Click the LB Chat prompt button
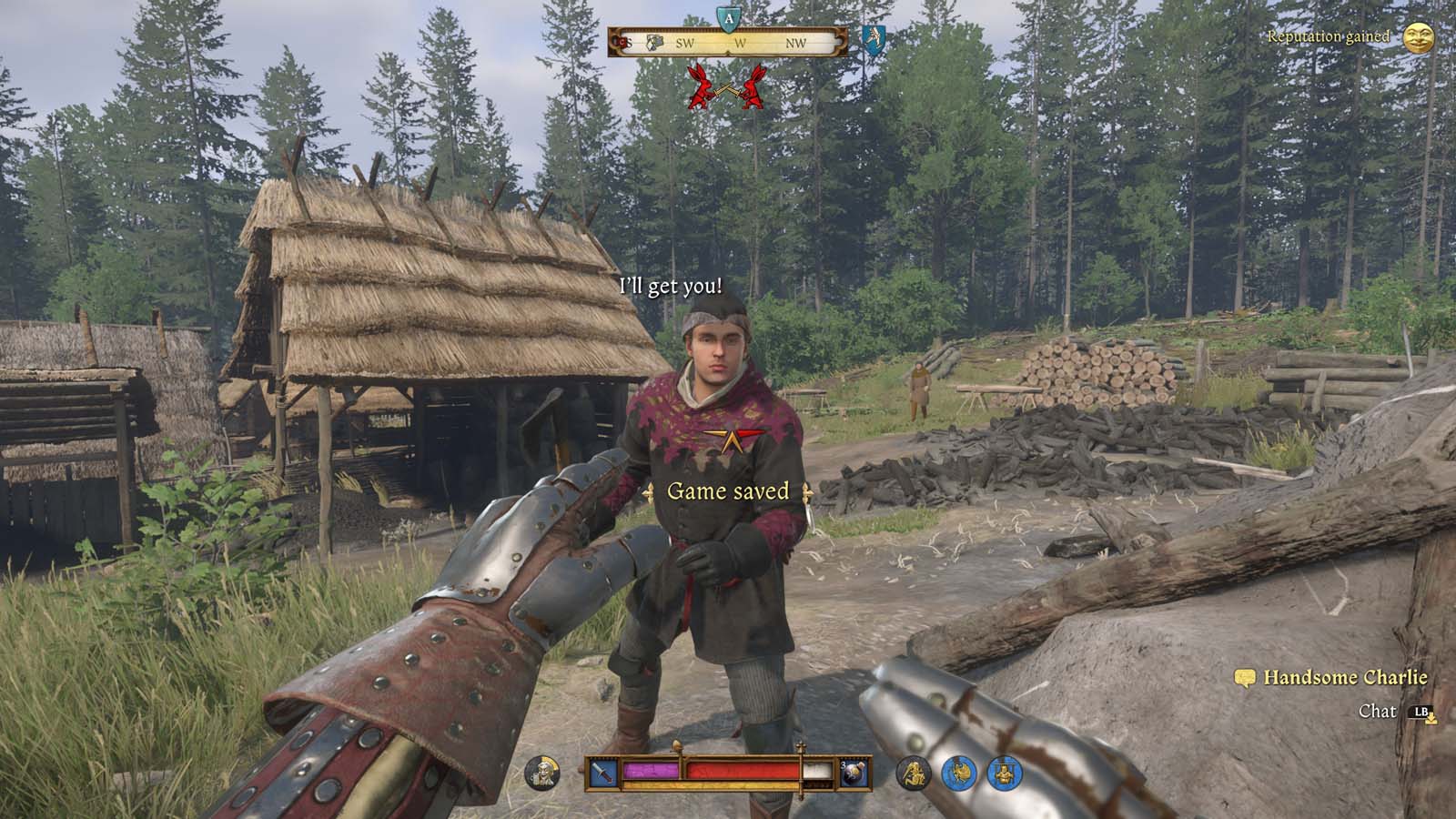This screenshot has width=1456, height=819. 1421,713
